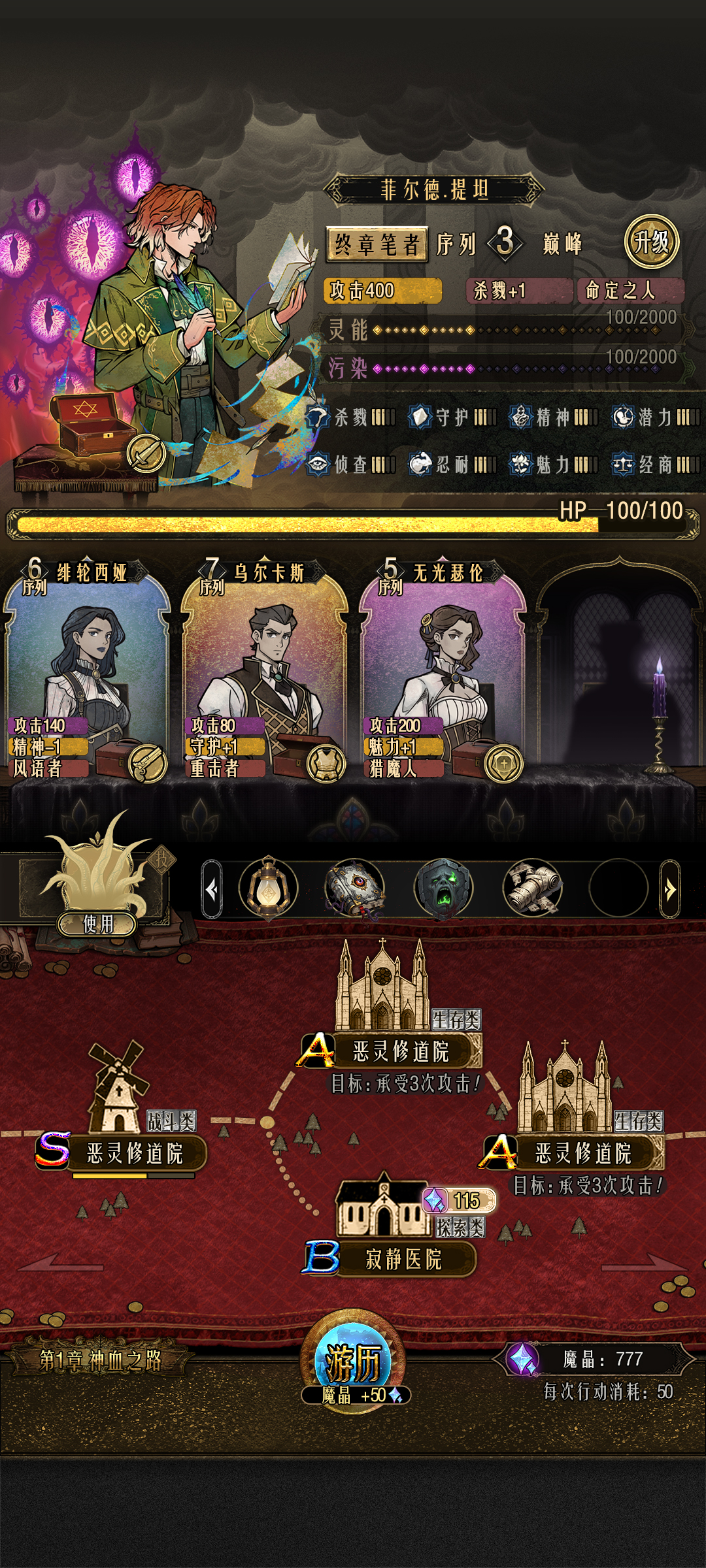Show next items with the right arrow
The image size is (706, 1568).
coord(670,889)
